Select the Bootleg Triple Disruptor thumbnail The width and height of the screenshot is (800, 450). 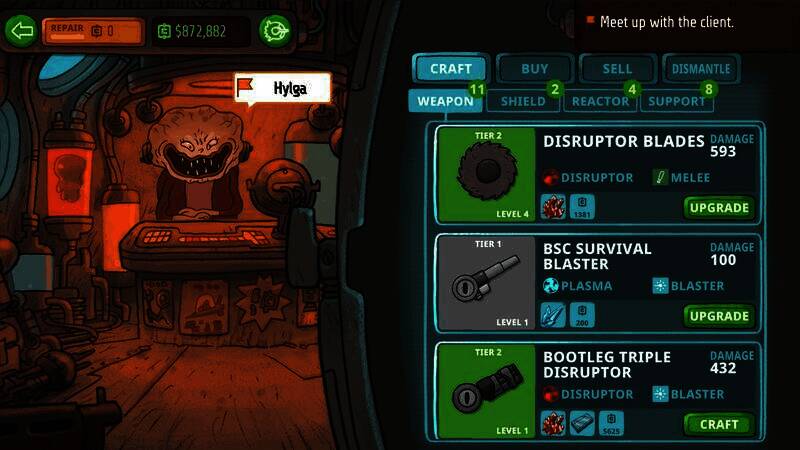coord(487,390)
